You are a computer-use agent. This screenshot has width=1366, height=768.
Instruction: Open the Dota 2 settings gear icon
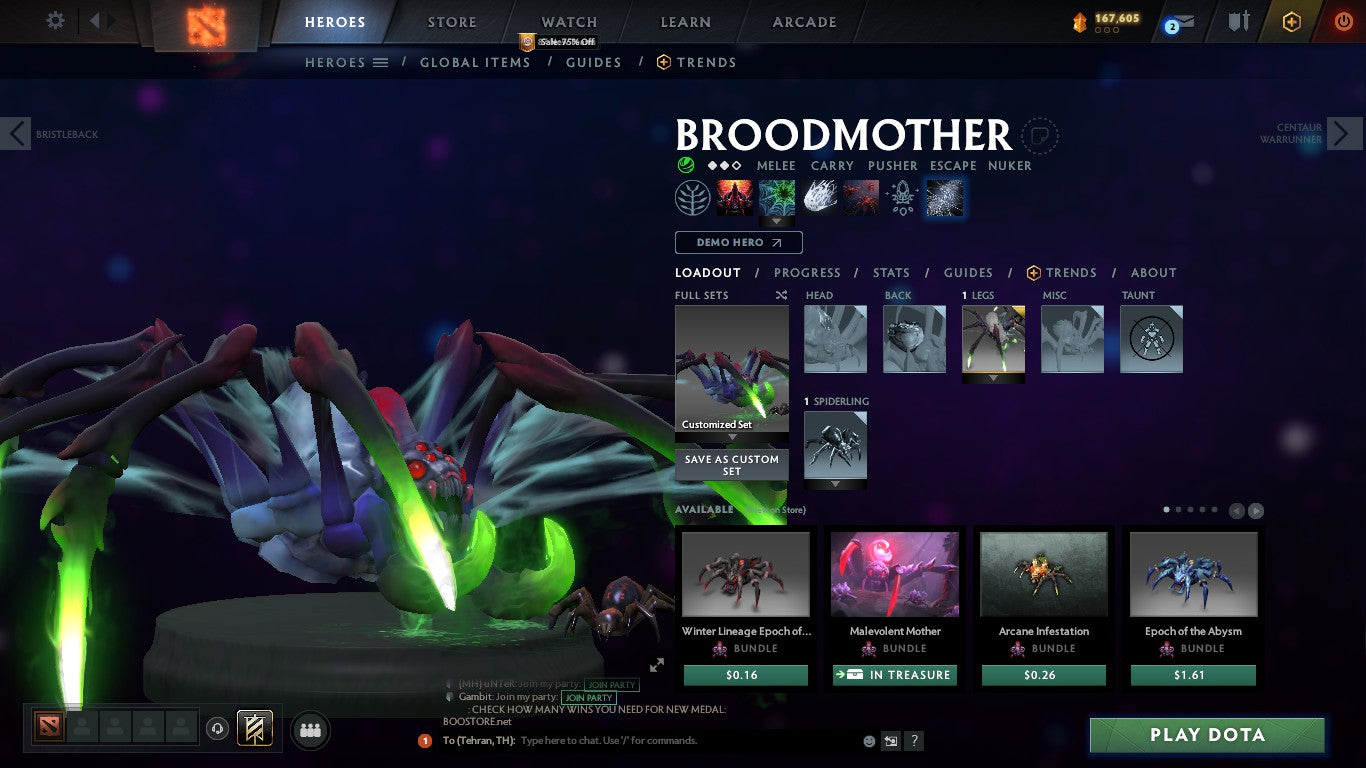pos(55,20)
